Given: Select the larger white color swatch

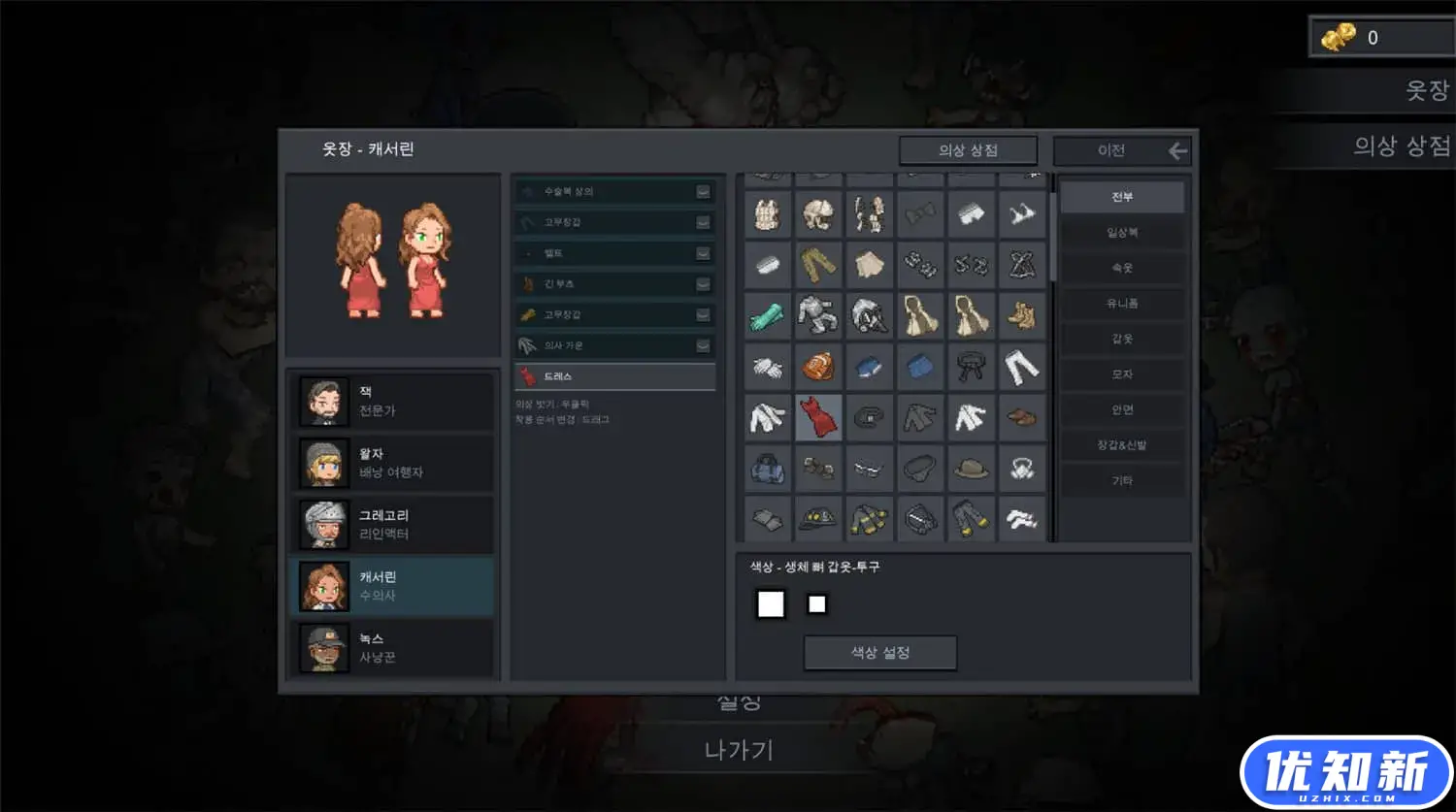Looking at the screenshot, I should click(x=771, y=604).
